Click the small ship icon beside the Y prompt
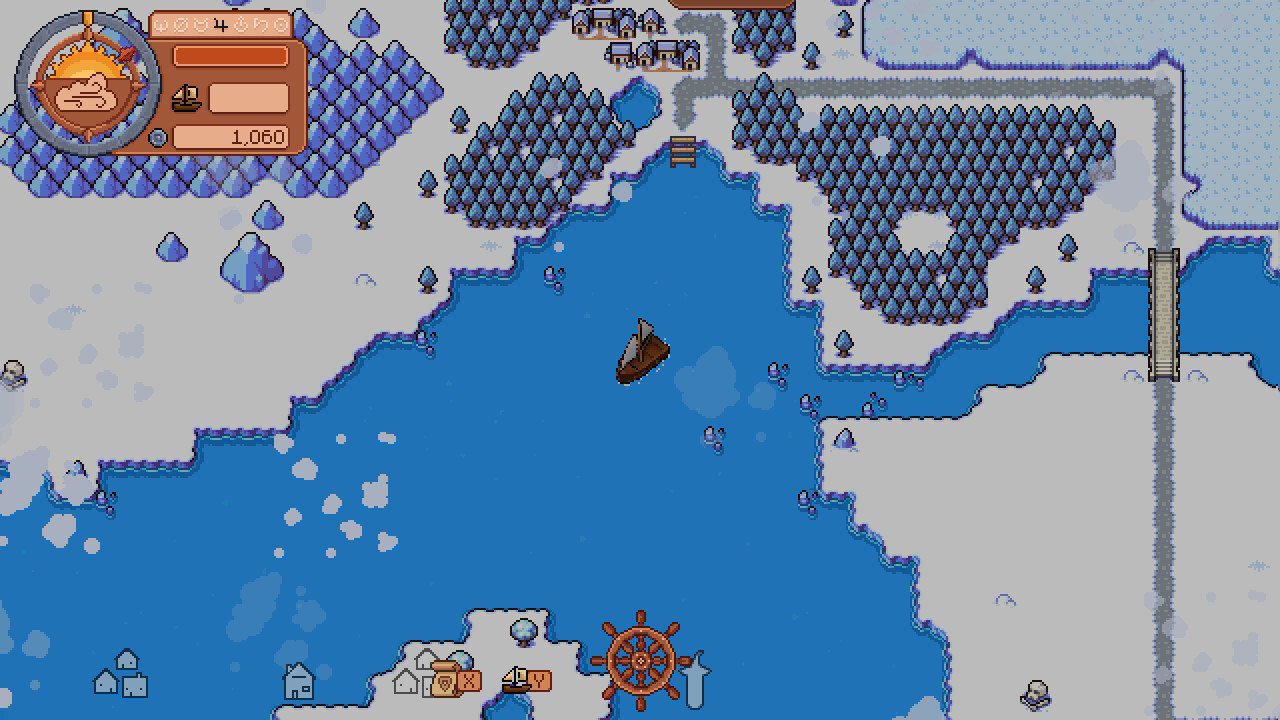The image size is (1280, 720). pos(515,678)
